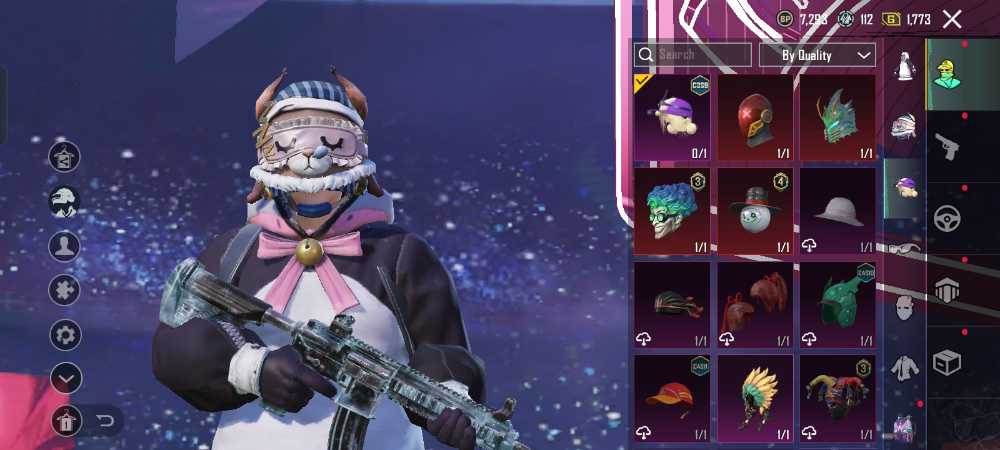
Task: Open the face mask subcategory
Action: point(905,307)
